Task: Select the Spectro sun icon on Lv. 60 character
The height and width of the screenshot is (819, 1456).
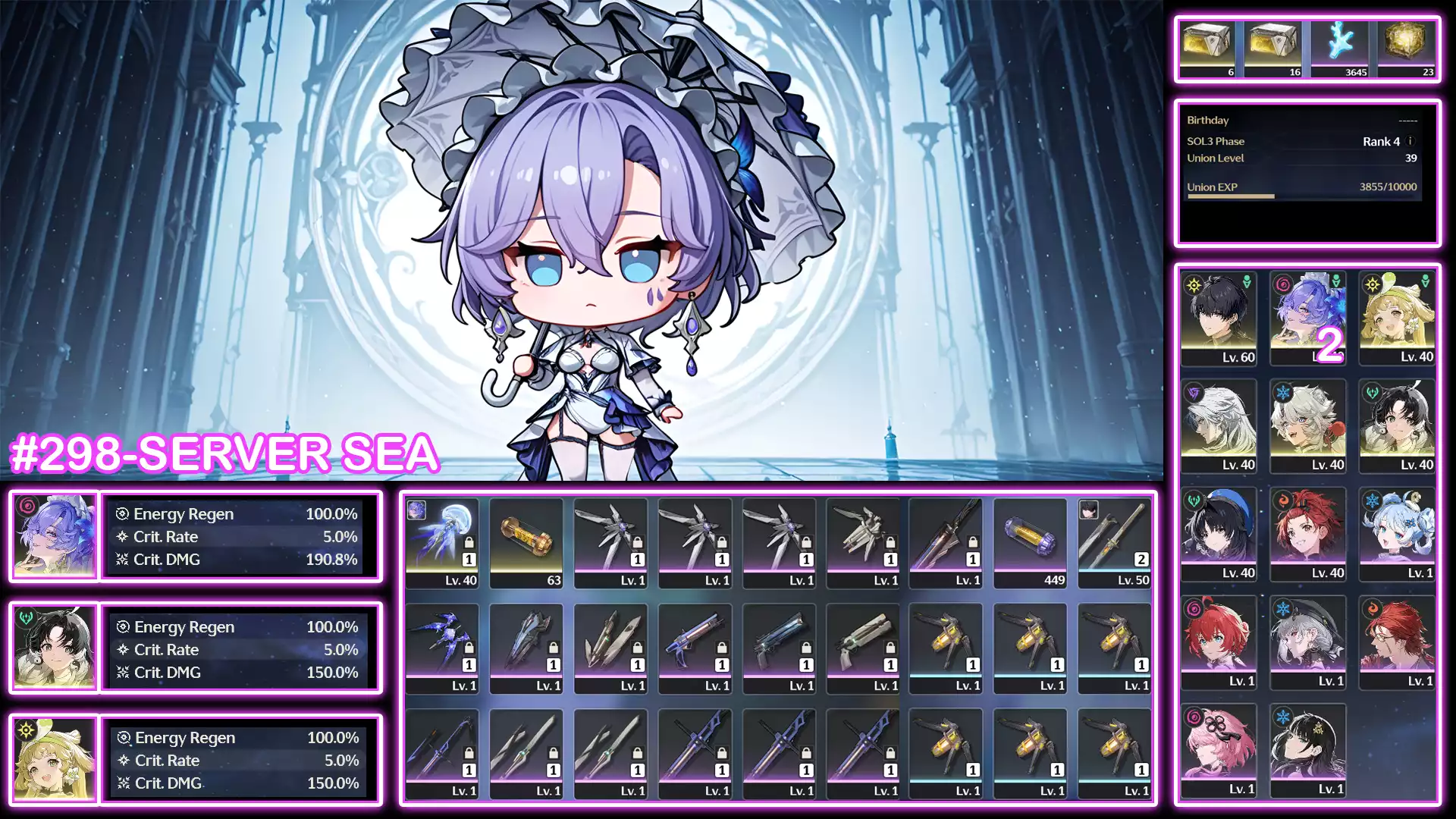Action: pyautogui.click(x=1193, y=284)
